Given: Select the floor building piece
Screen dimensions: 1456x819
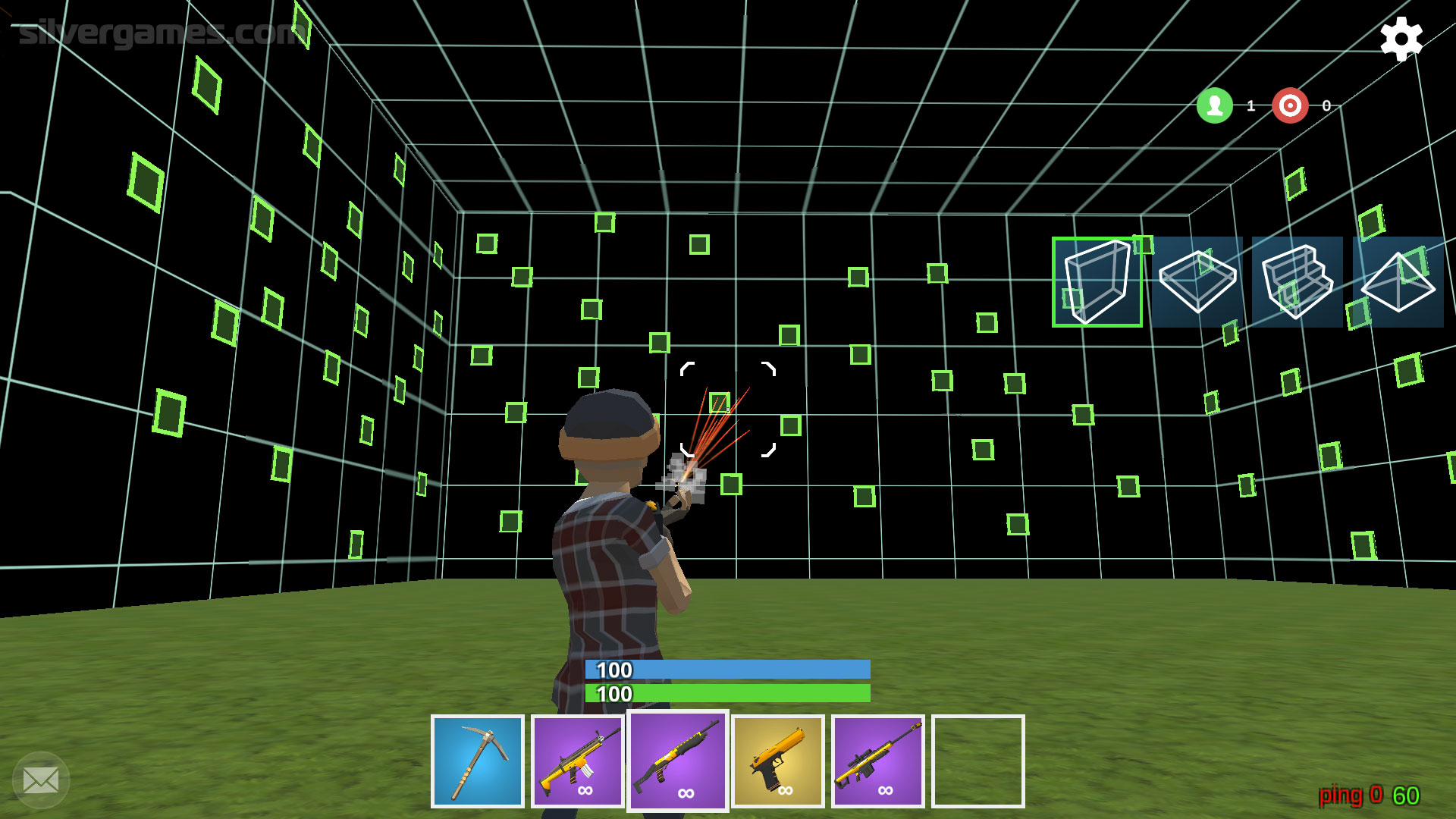Looking at the screenshot, I should [1197, 282].
